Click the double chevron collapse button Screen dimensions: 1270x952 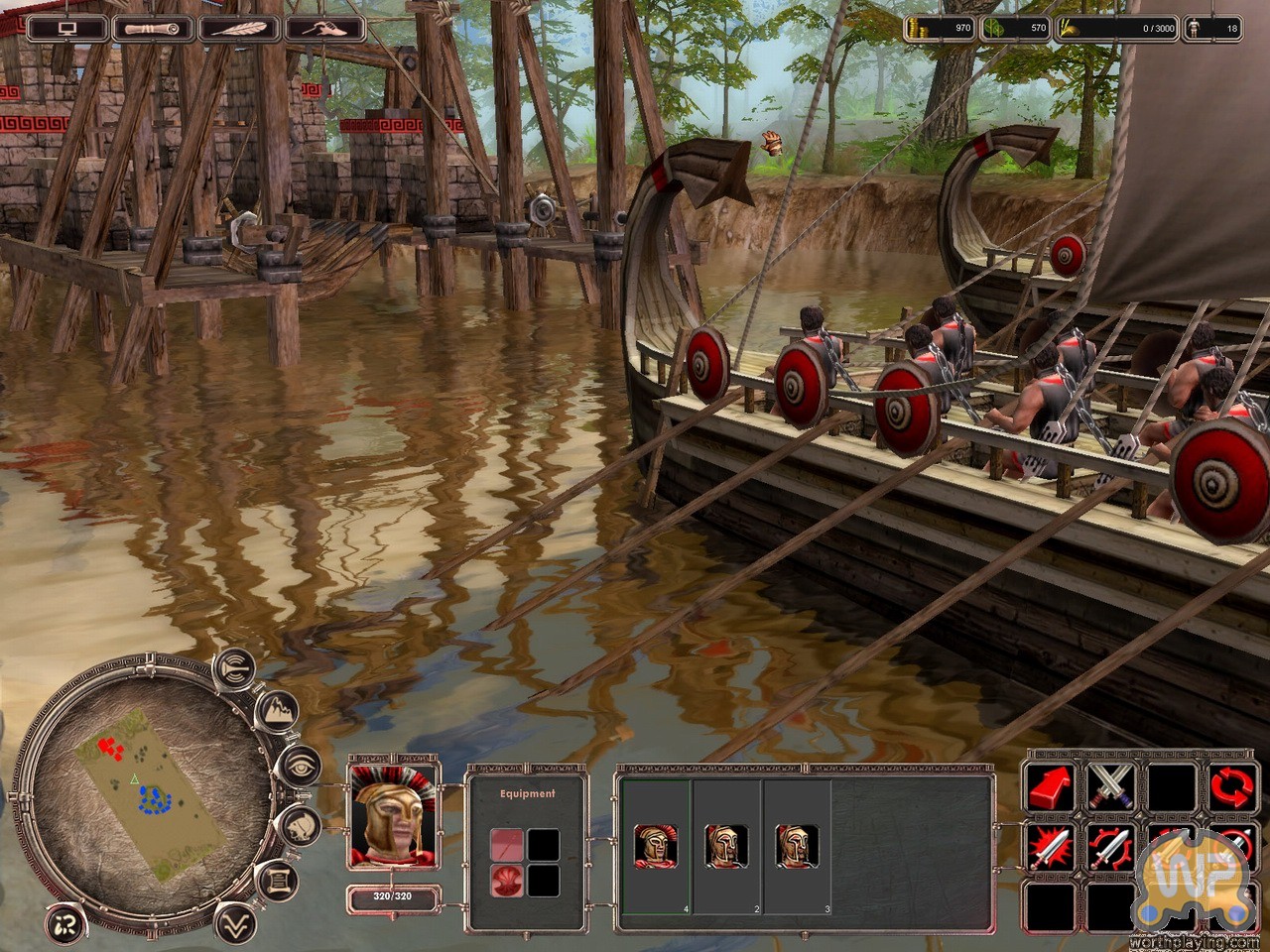pyautogui.click(x=234, y=921)
